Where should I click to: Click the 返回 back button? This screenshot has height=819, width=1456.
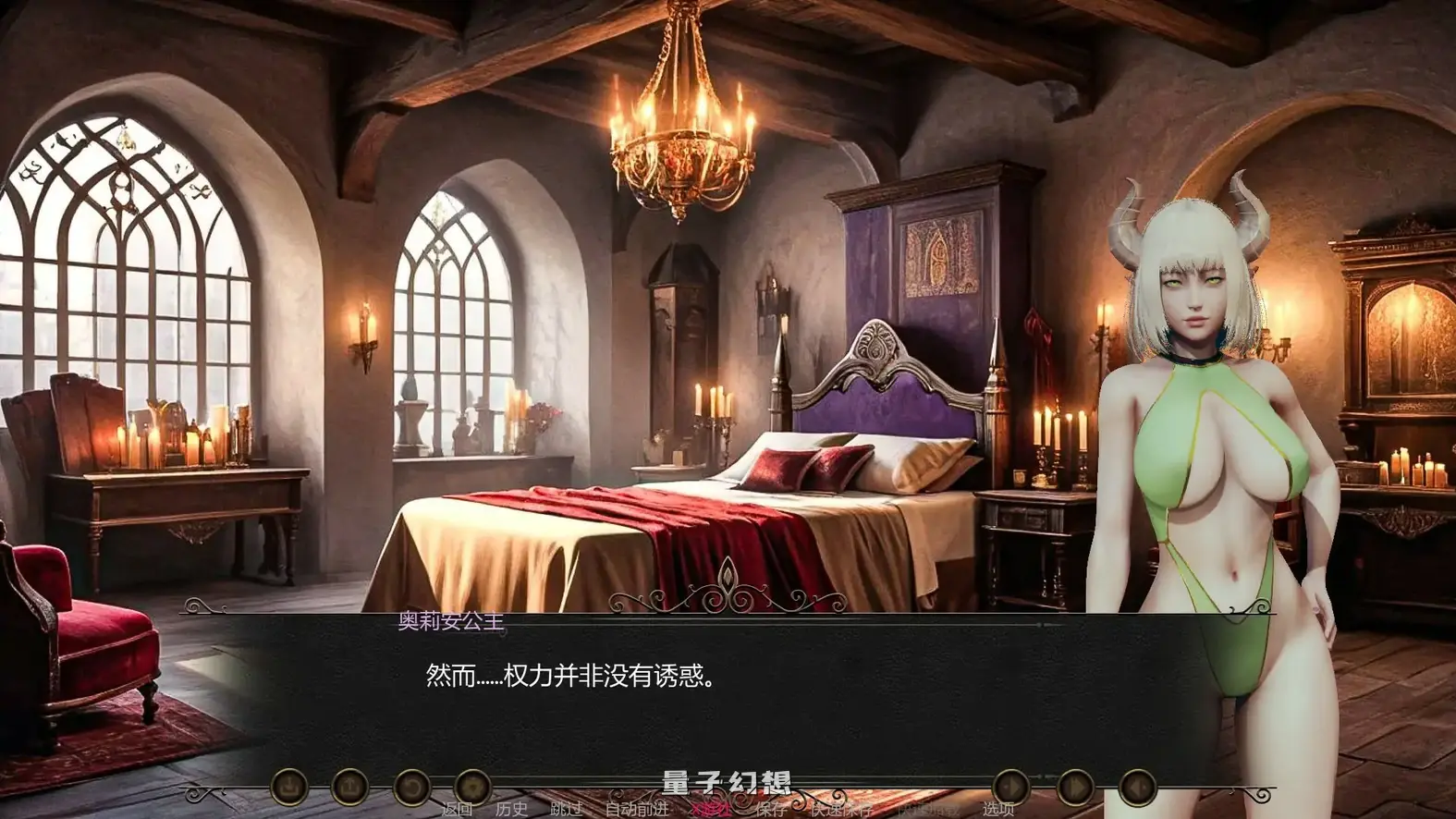coord(458,810)
